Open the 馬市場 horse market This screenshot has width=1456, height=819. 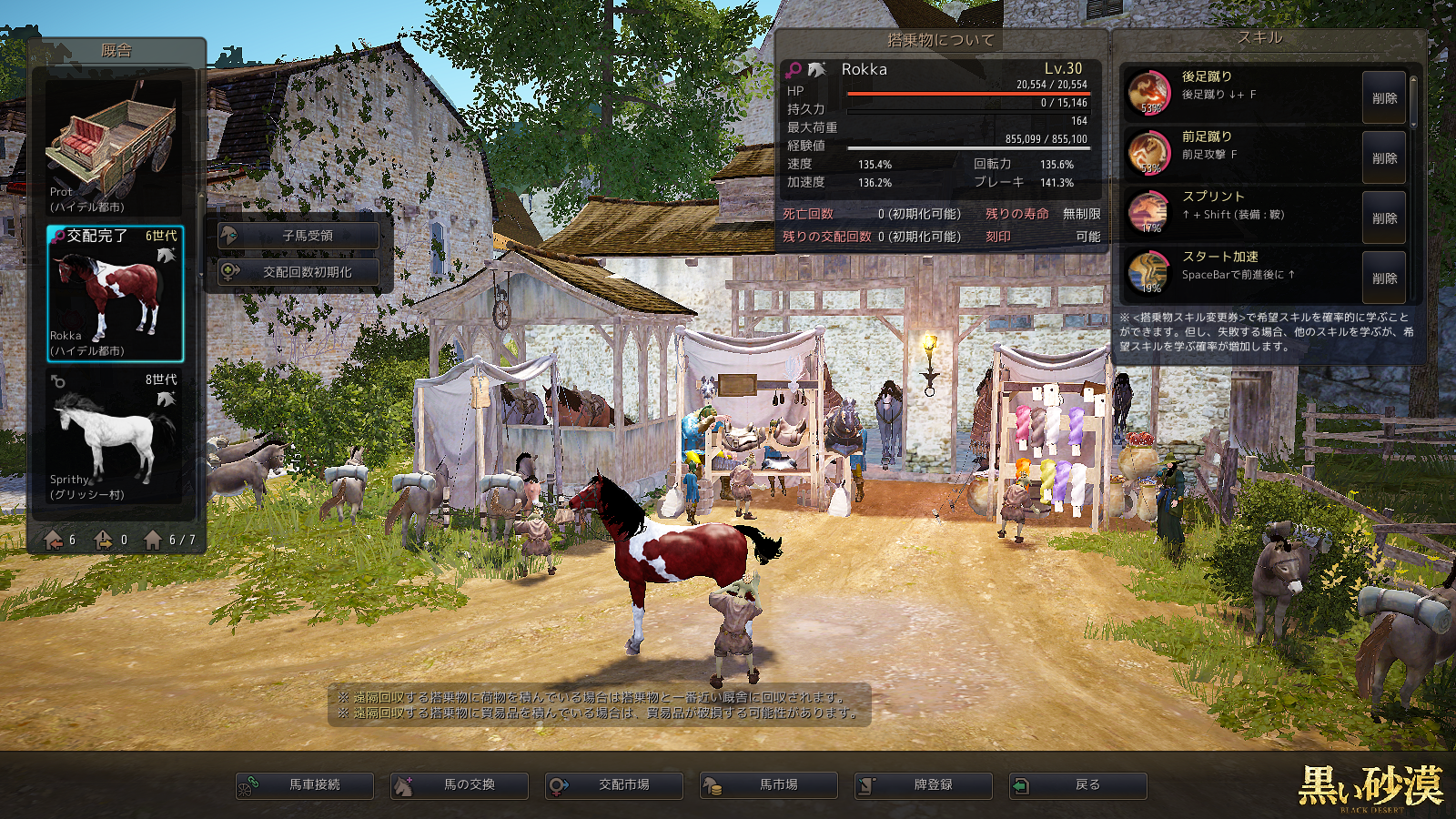click(769, 785)
